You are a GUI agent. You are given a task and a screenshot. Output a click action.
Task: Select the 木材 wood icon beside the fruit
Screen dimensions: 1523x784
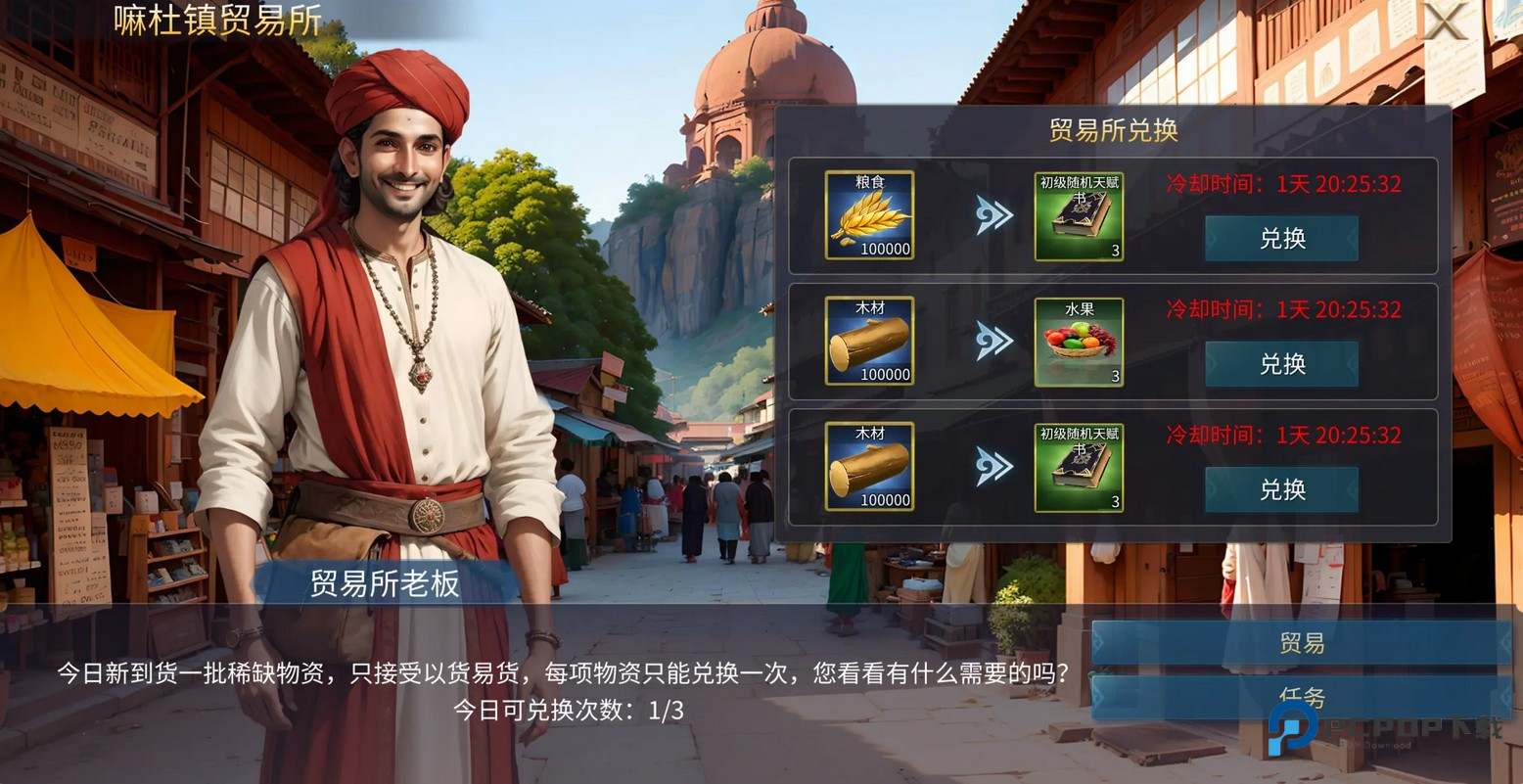point(869,342)
